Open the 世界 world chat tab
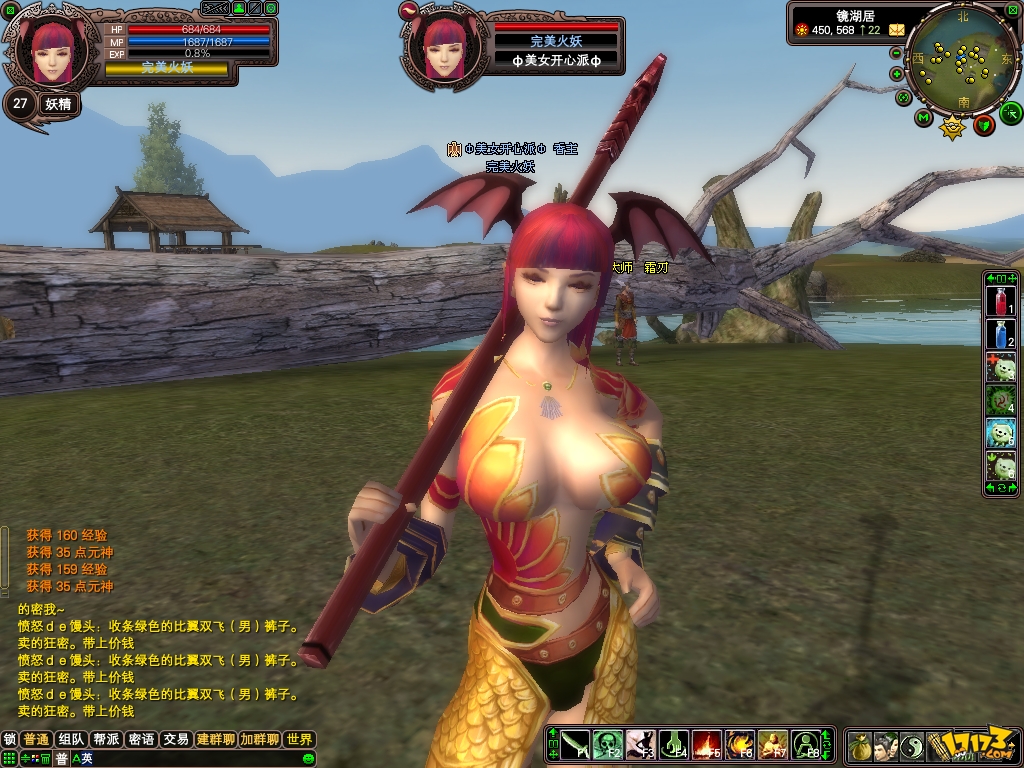This screenshot has height=768, width=1024. tap(299, 740)
